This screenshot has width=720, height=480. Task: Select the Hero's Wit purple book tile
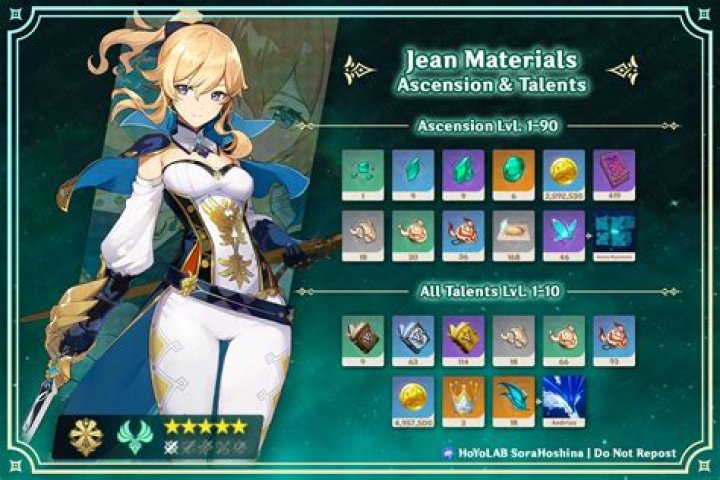pyautogui.click(x=616, y=172)
